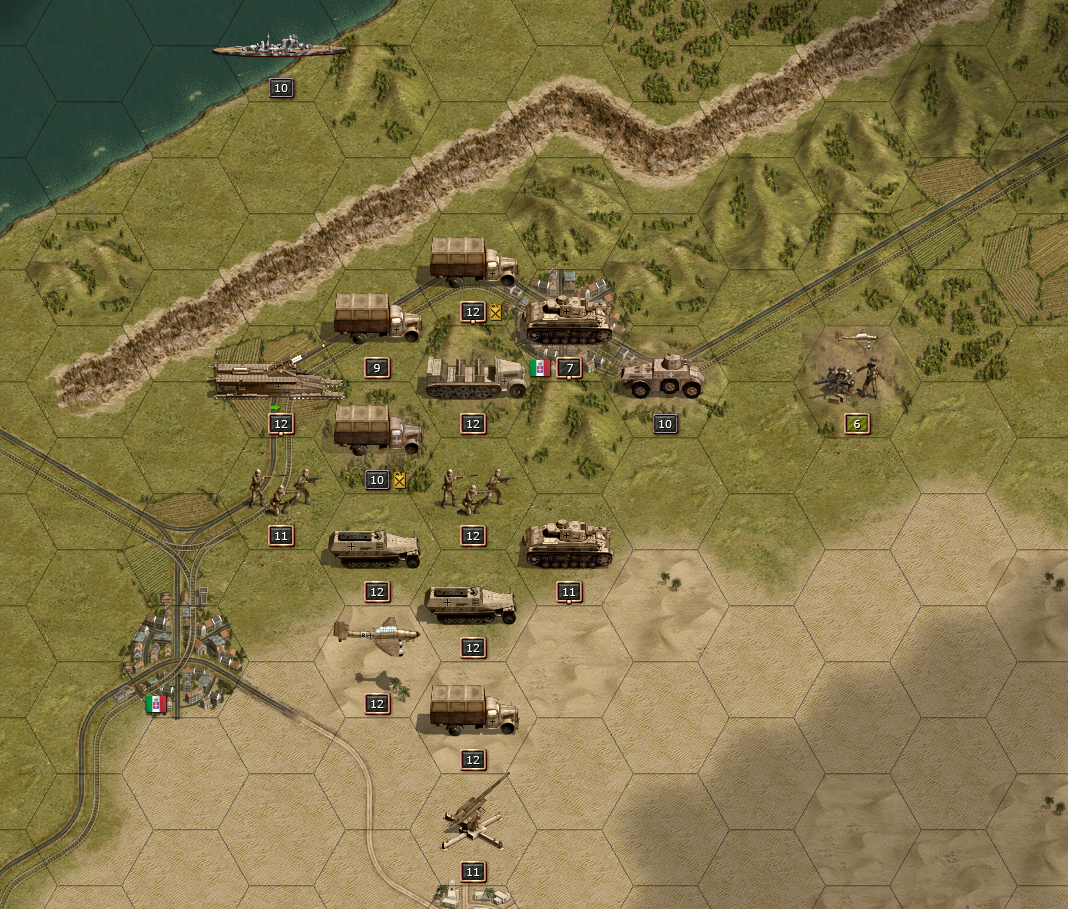Select the infantry squad with strength 12
1068x909 pixels.
point(473,490)
